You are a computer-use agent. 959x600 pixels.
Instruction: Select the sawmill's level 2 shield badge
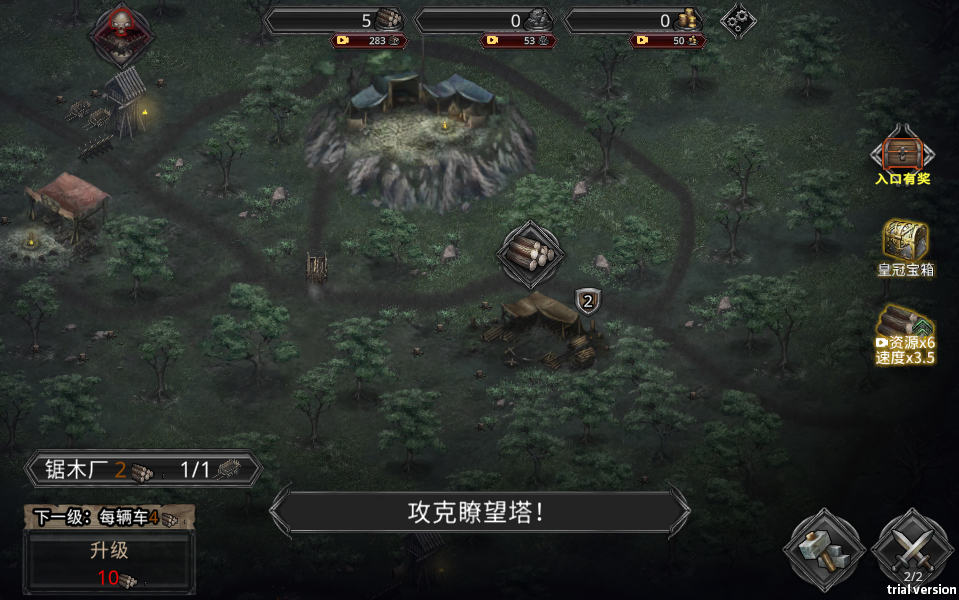587,300
